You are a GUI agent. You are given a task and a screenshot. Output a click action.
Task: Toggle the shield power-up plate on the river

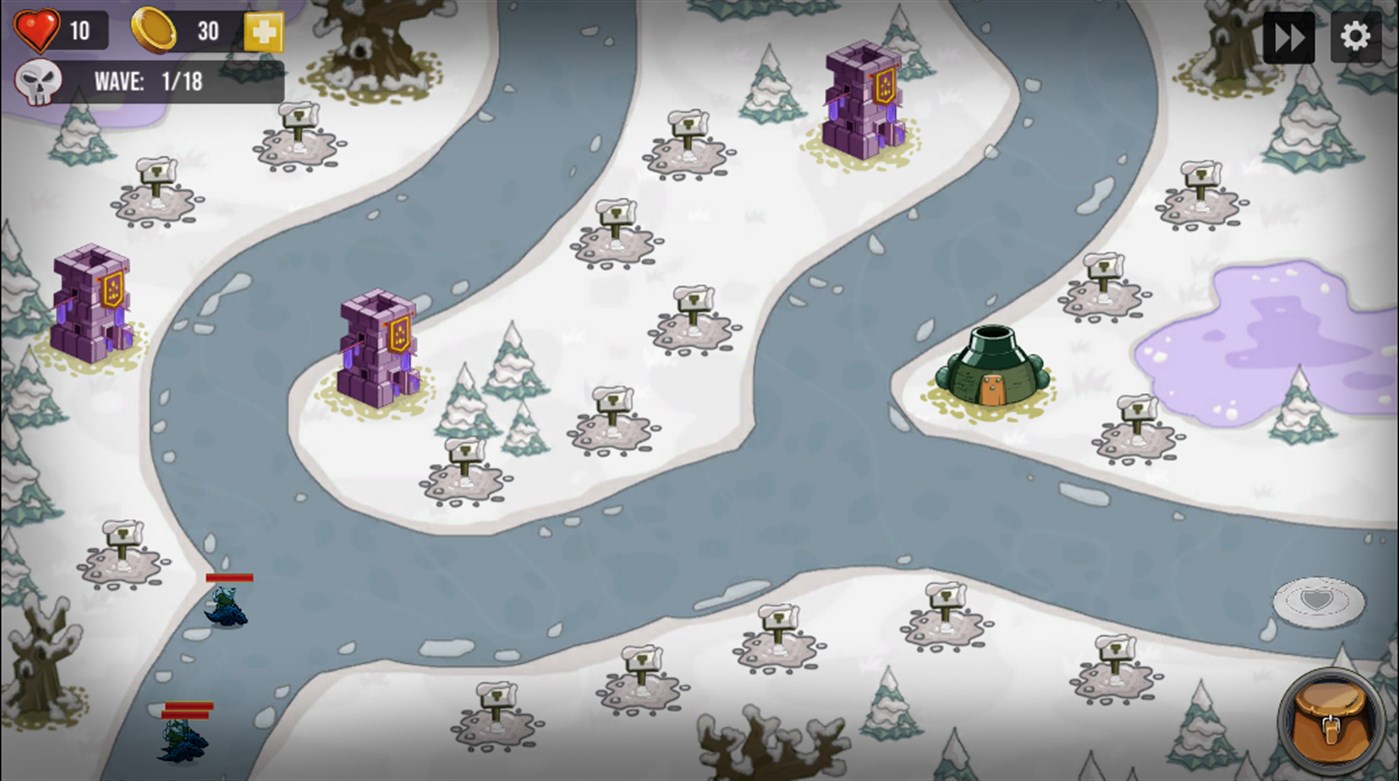click(1318, 600)
